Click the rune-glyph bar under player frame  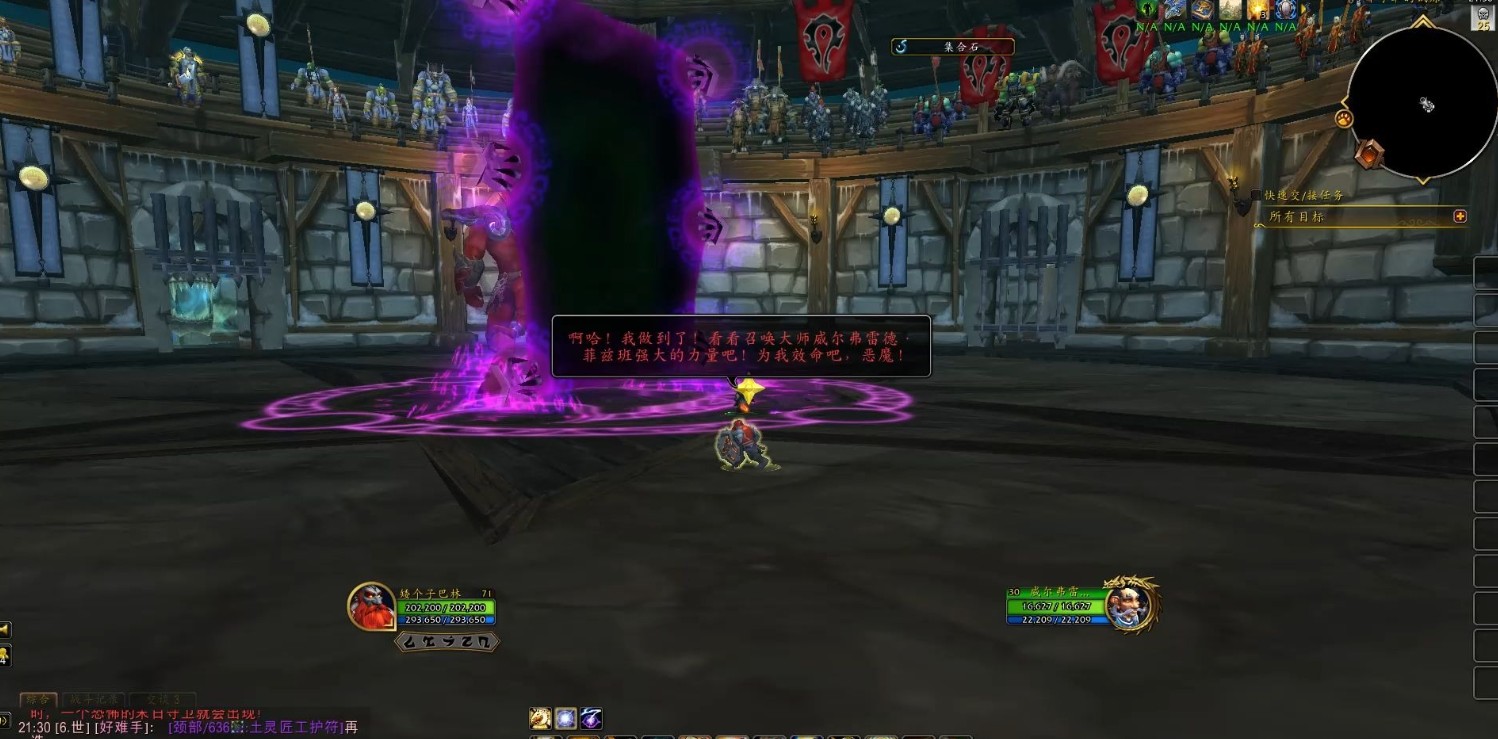[x=447, y=641]
